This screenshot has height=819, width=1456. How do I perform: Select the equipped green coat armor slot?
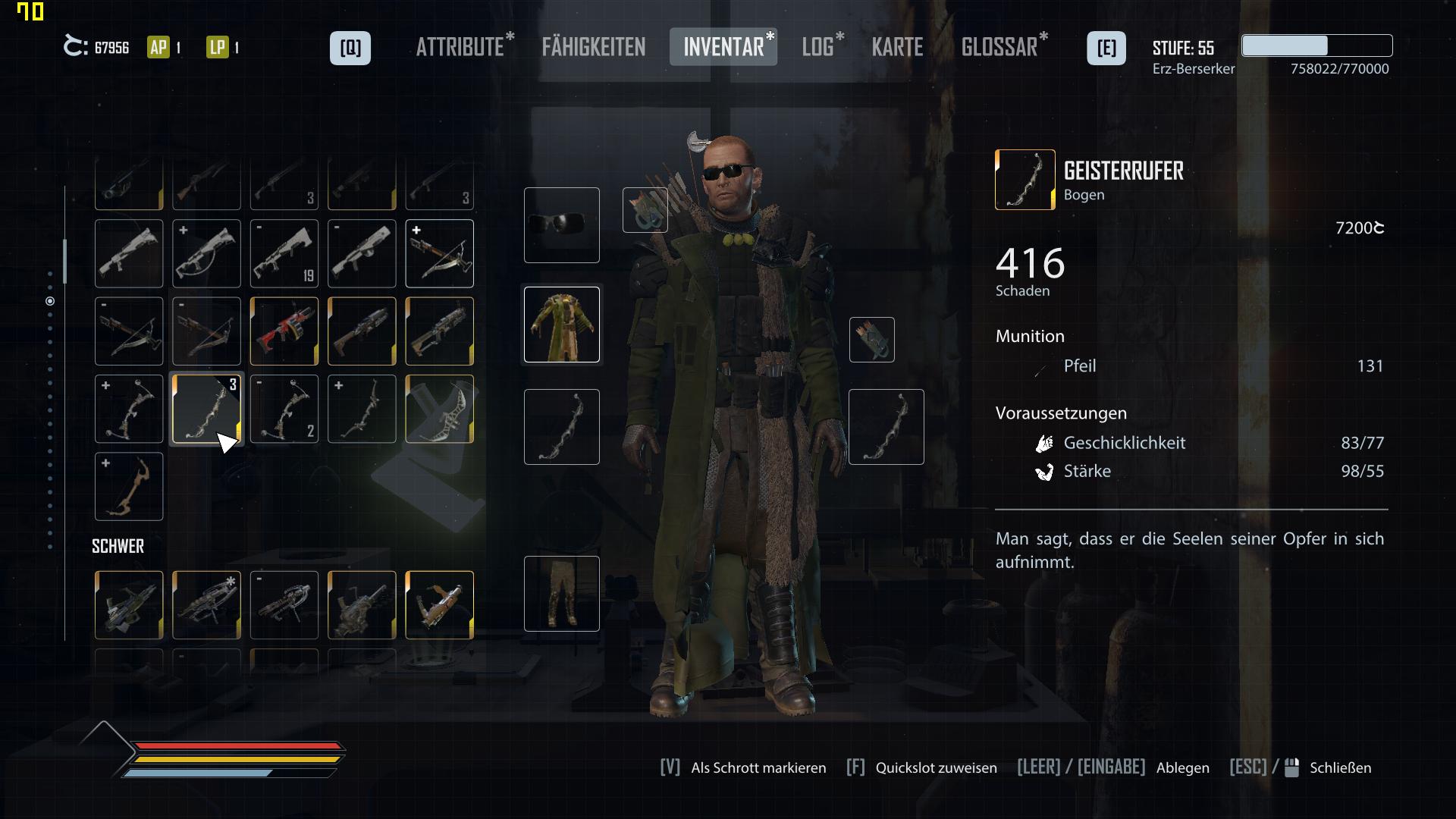[562, 325]
